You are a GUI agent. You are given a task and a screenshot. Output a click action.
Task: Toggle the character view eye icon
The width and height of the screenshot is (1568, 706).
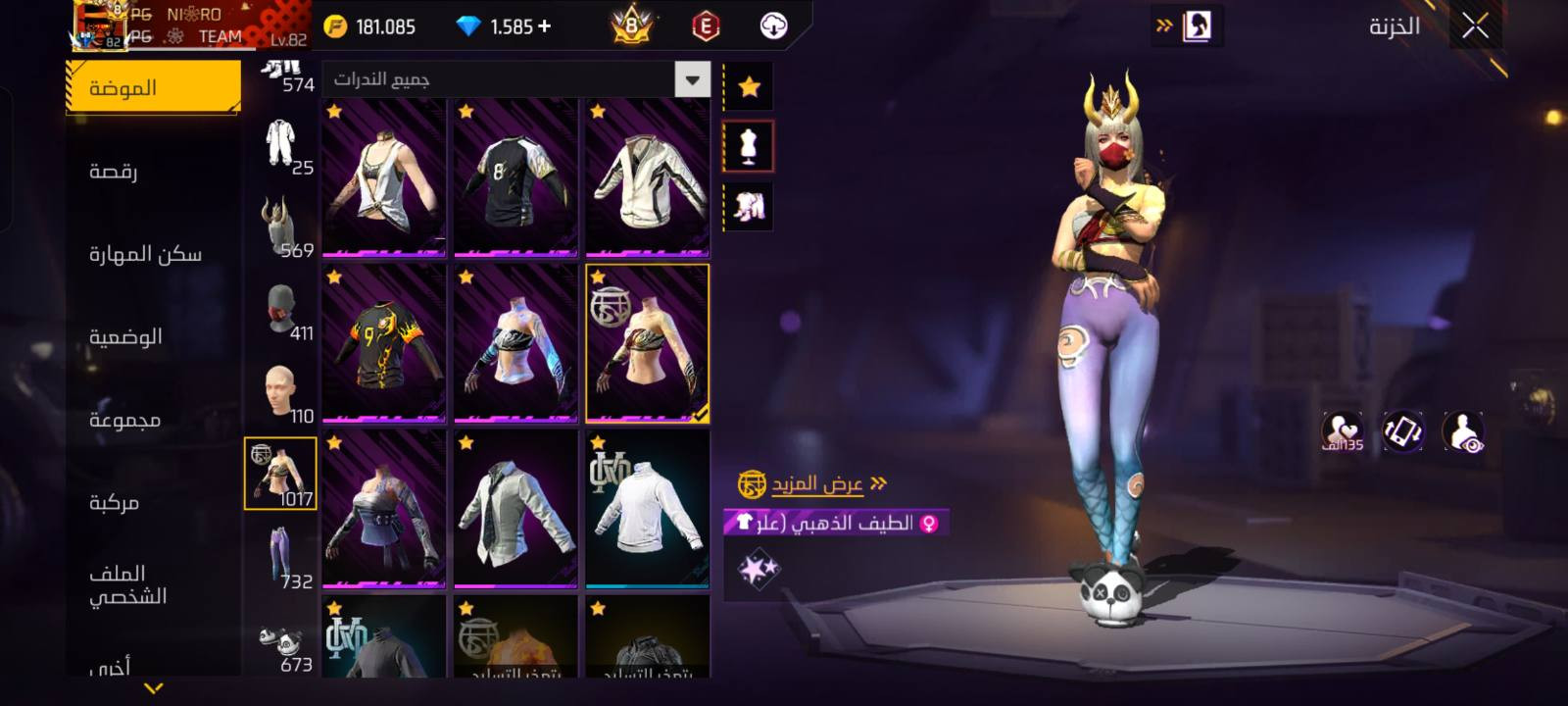pyautogui.click(x=1463, y=431)
